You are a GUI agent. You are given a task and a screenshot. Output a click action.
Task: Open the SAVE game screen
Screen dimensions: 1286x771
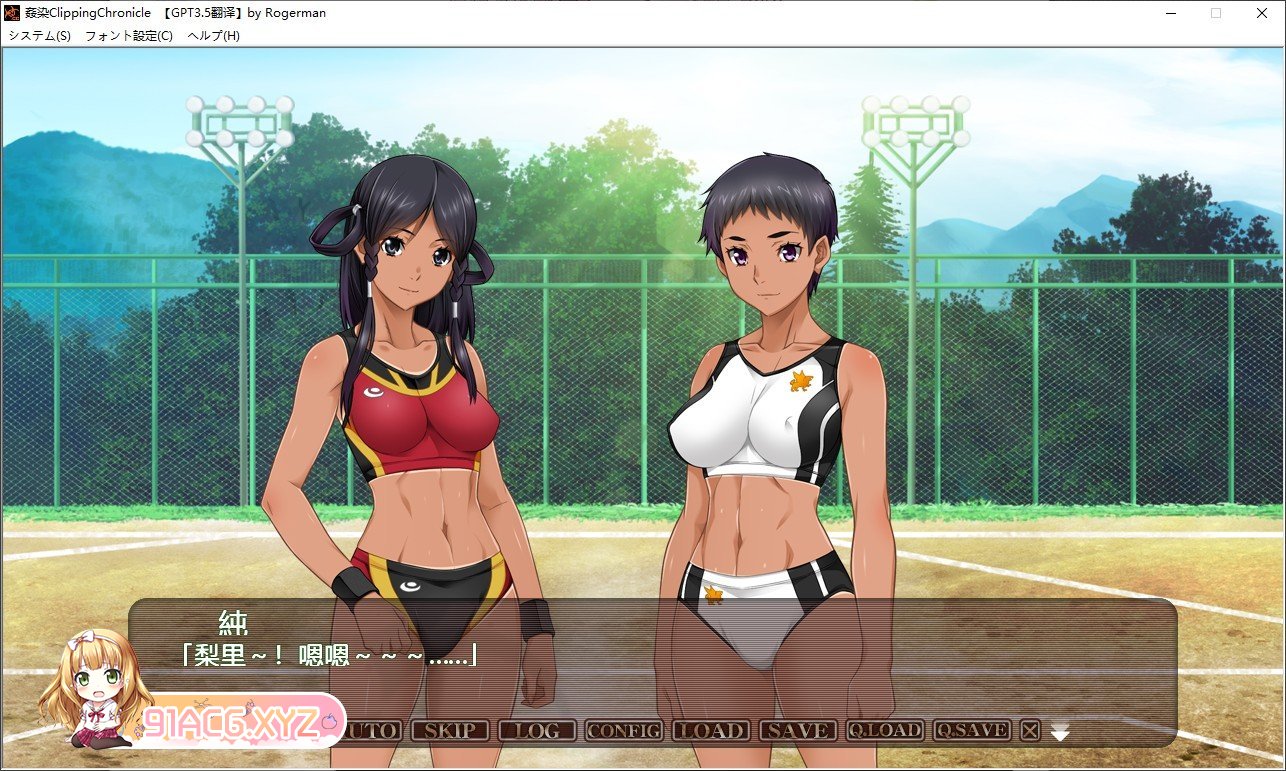coord(797,731)
